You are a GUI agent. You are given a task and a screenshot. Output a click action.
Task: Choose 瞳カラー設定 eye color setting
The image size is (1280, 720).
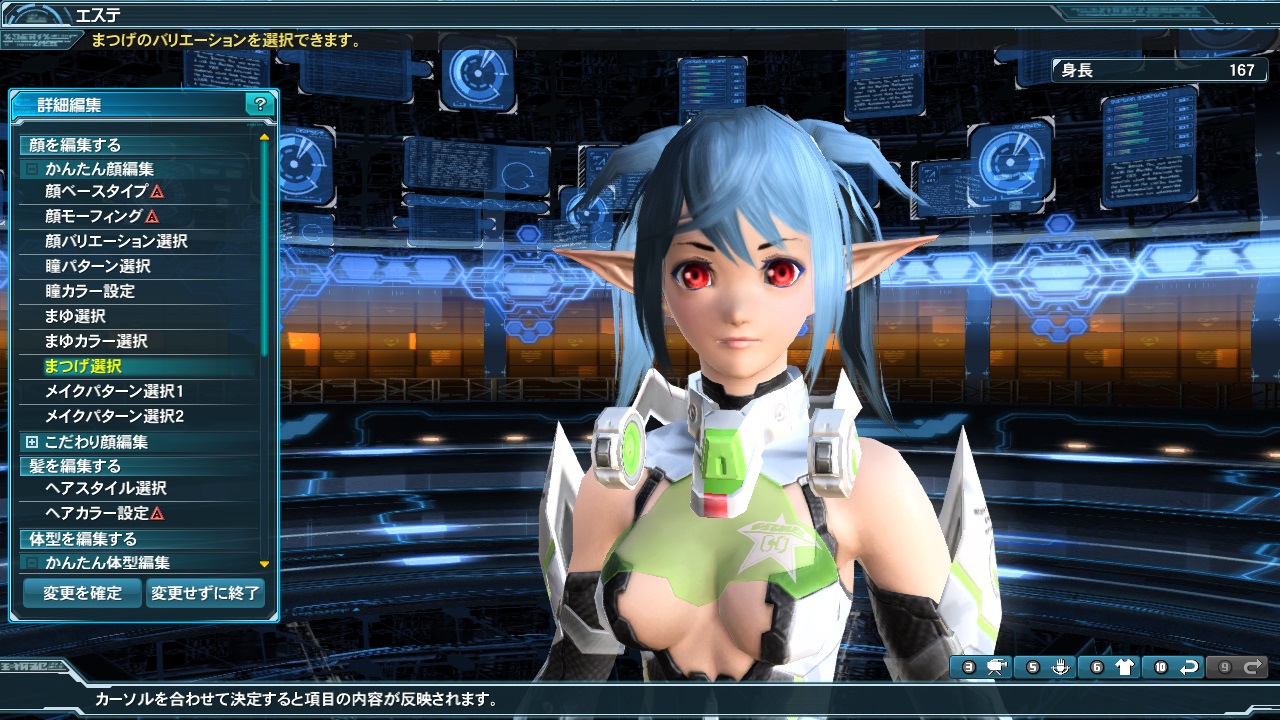click(95, 289)
